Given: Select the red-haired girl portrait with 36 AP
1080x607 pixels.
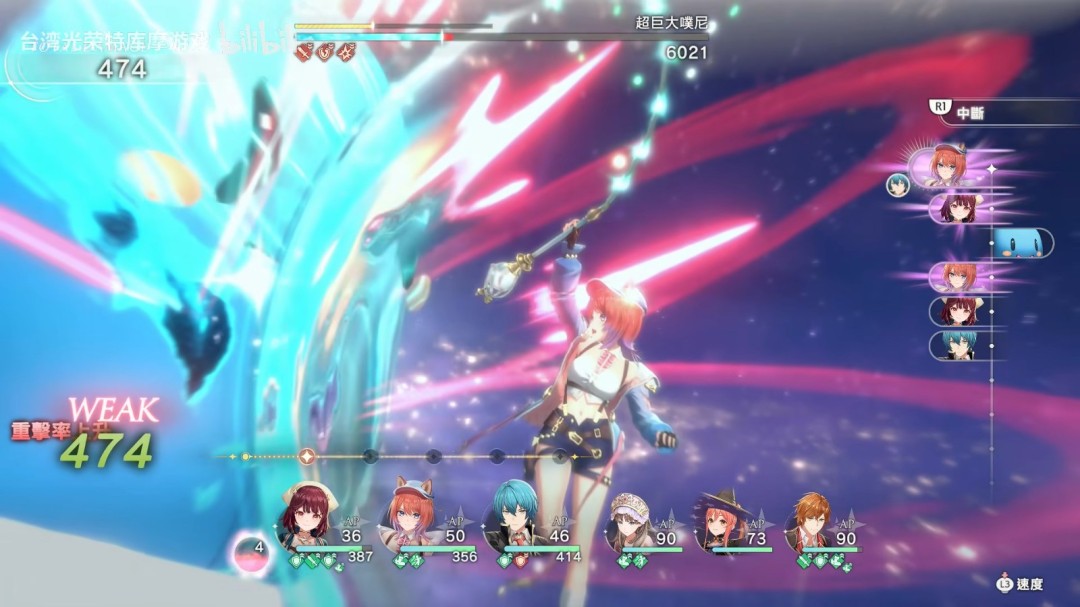Looking at the screenshot, I should (x=308, y=517).
